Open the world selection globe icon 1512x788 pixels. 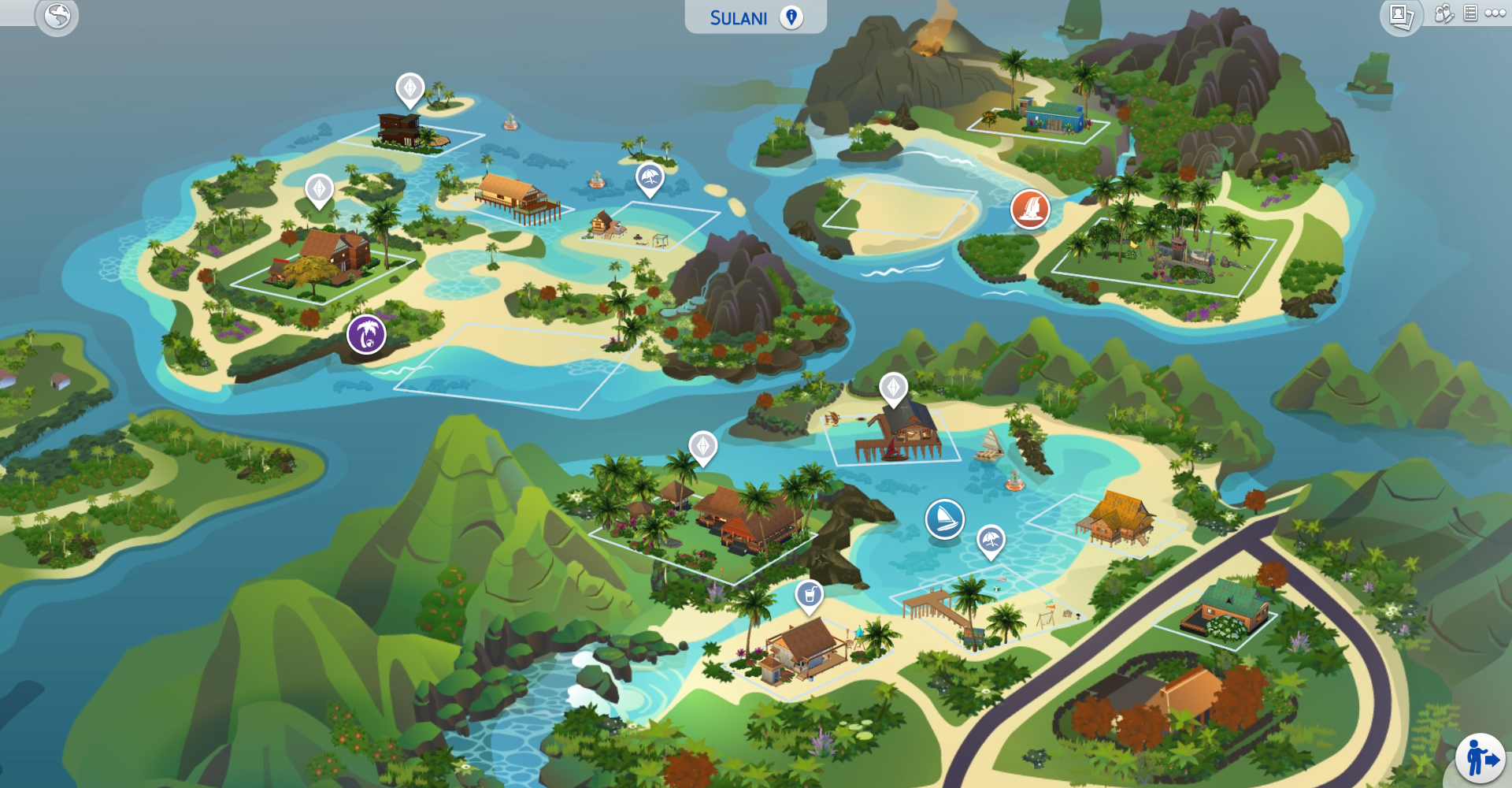(x=56, y=14)
